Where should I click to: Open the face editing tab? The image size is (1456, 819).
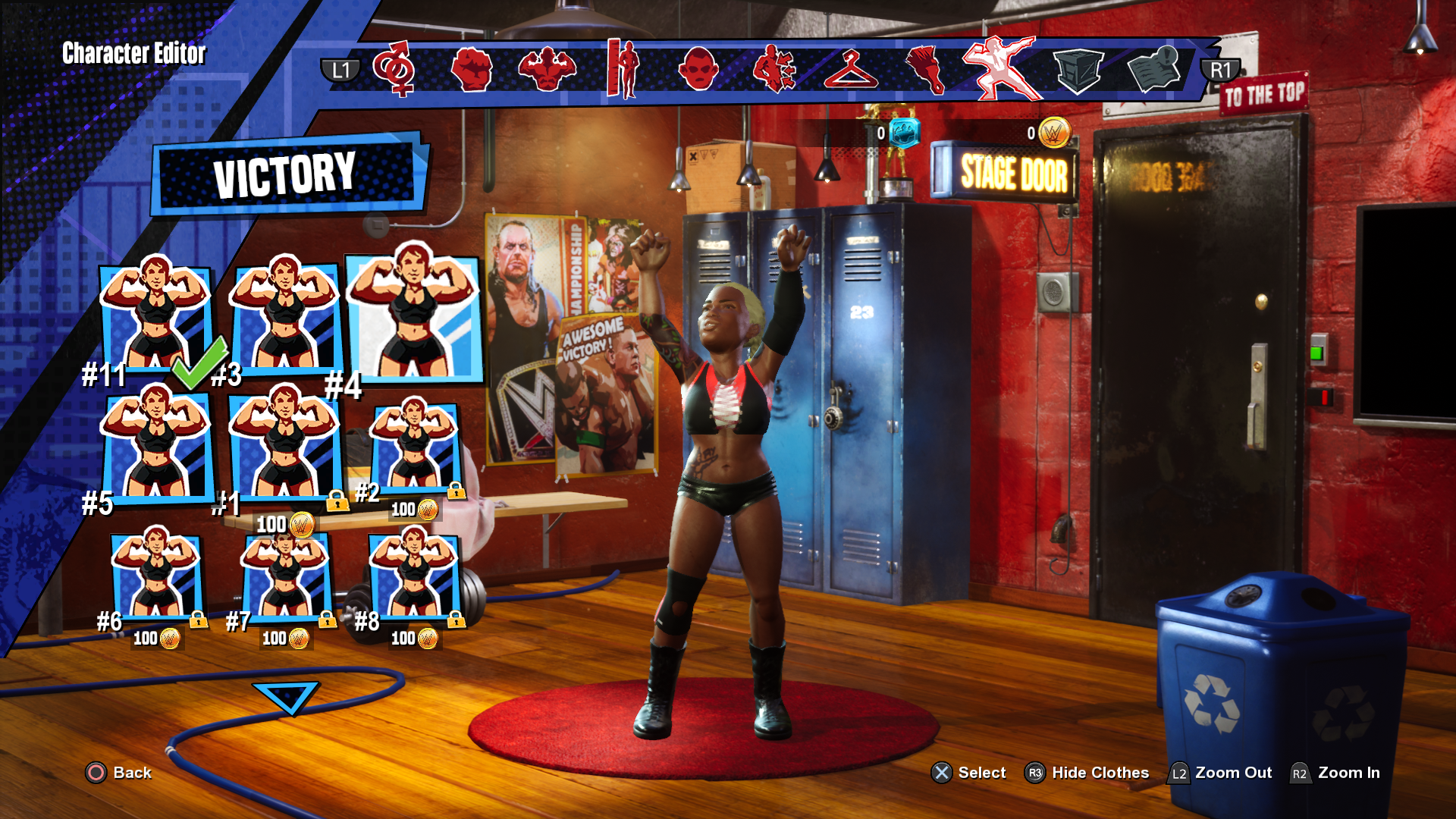click(x=698, y=70)
